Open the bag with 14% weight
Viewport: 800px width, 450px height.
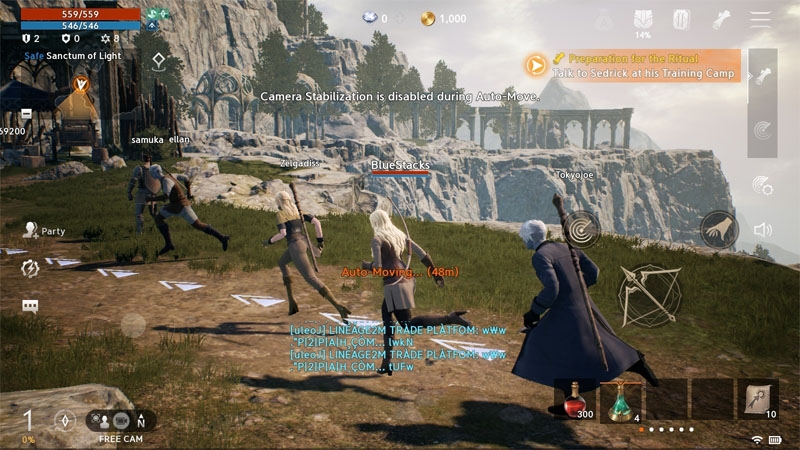click(x=643, y=20)
